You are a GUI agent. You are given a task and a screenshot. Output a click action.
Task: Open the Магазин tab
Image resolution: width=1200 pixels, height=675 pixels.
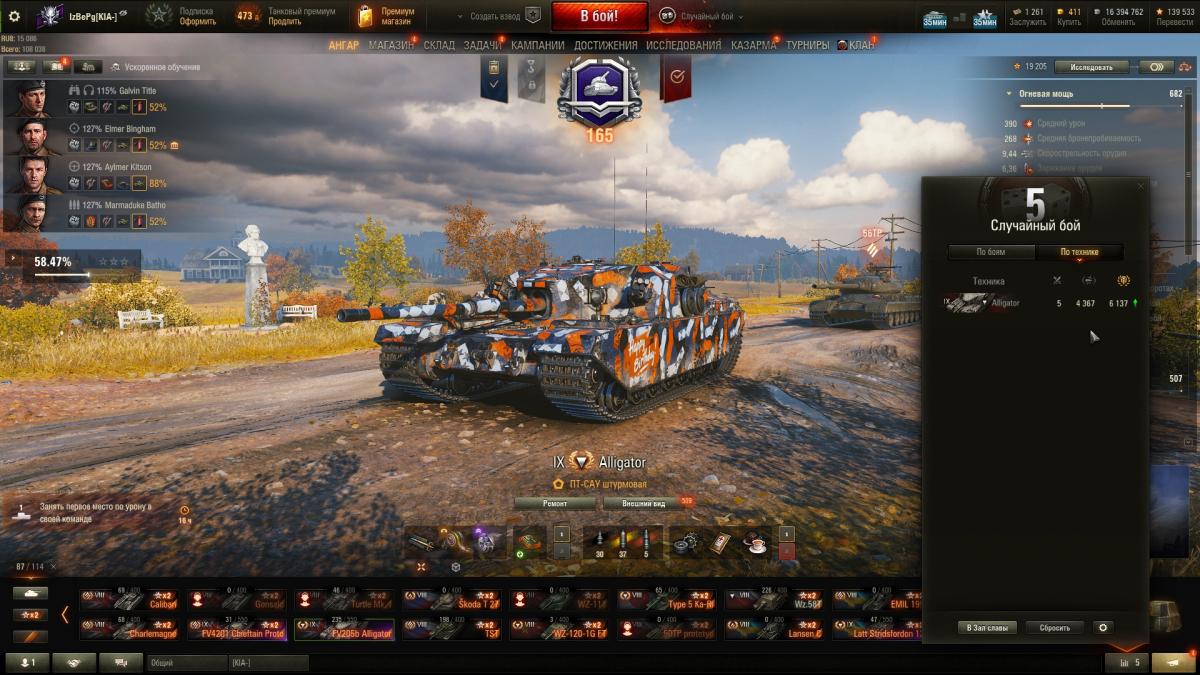[x=390, y=45]
